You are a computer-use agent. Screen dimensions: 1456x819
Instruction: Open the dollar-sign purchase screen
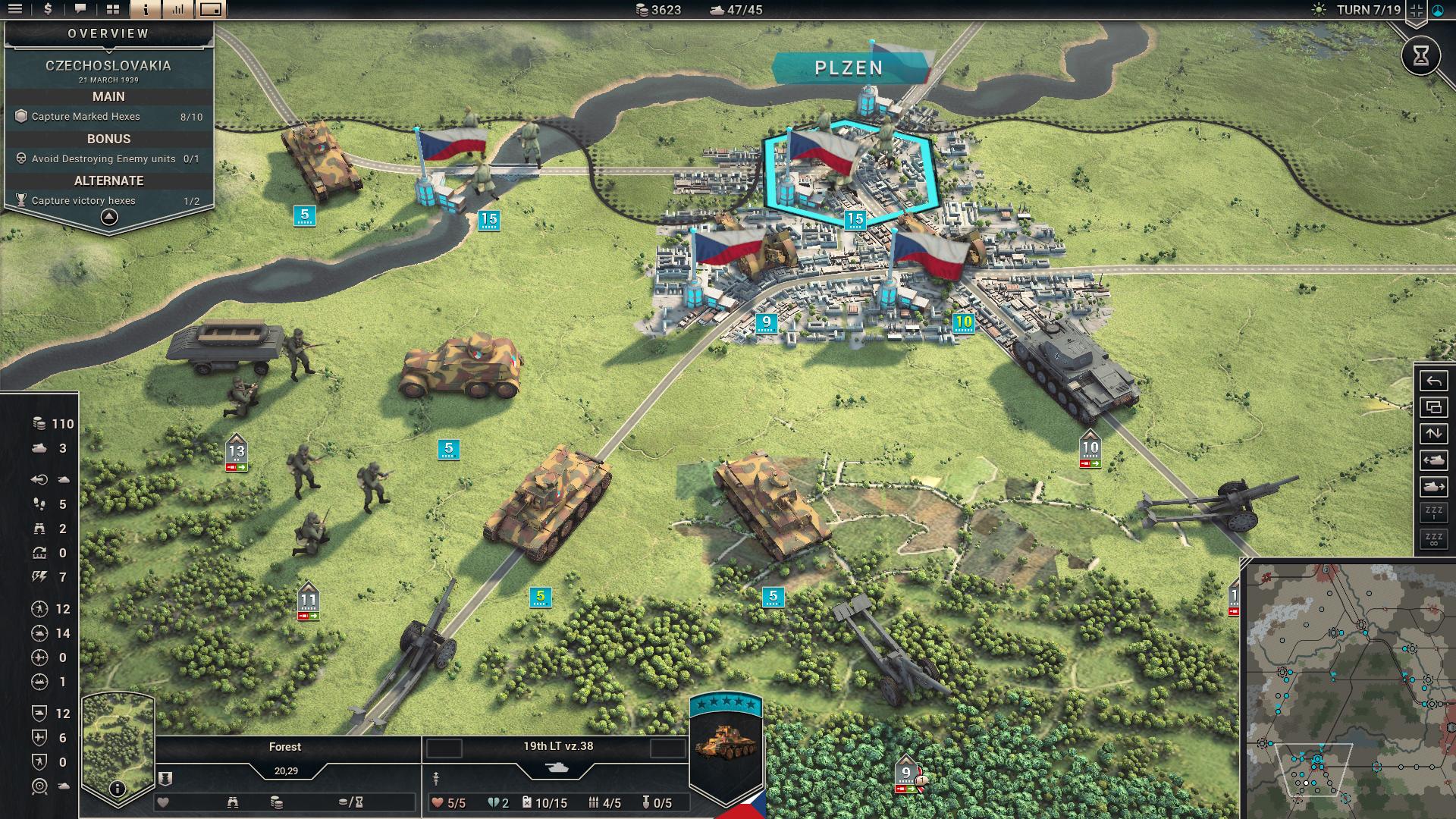pyautogui.click(x=48, y=9)
